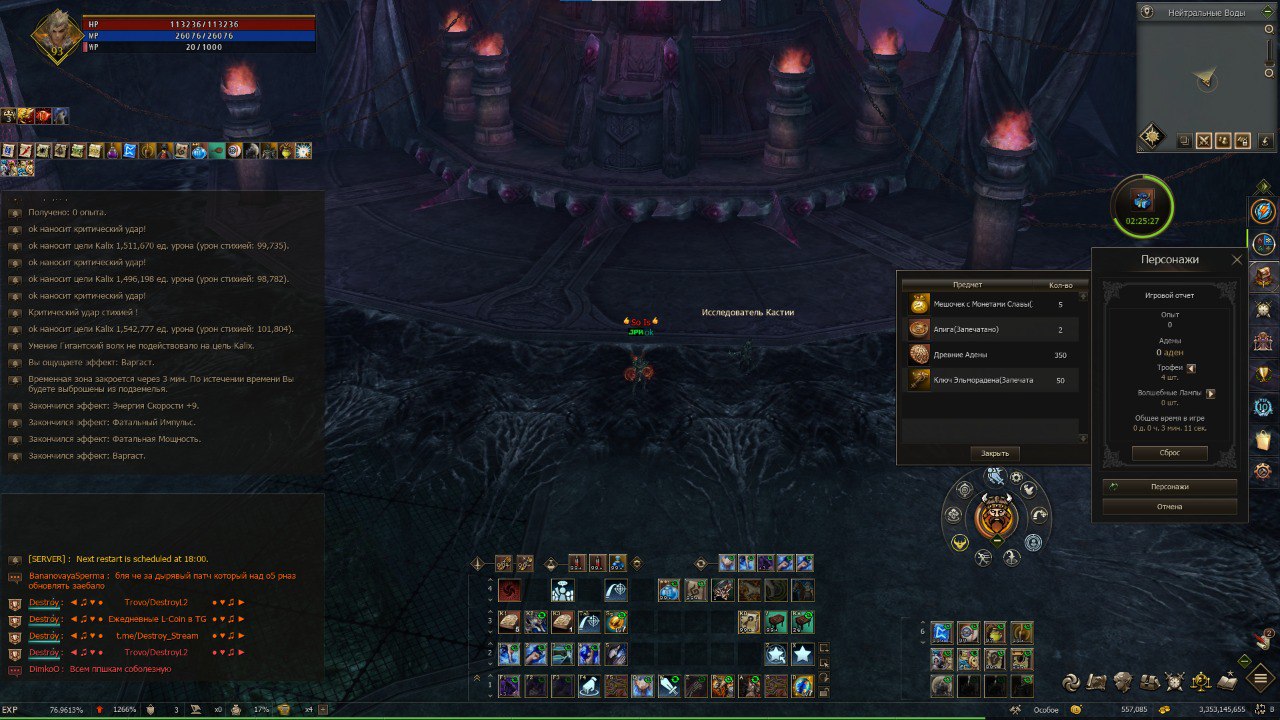Click the dwarf face center wheel icon
1280x720 pixels.
click(x=996, y=517)
